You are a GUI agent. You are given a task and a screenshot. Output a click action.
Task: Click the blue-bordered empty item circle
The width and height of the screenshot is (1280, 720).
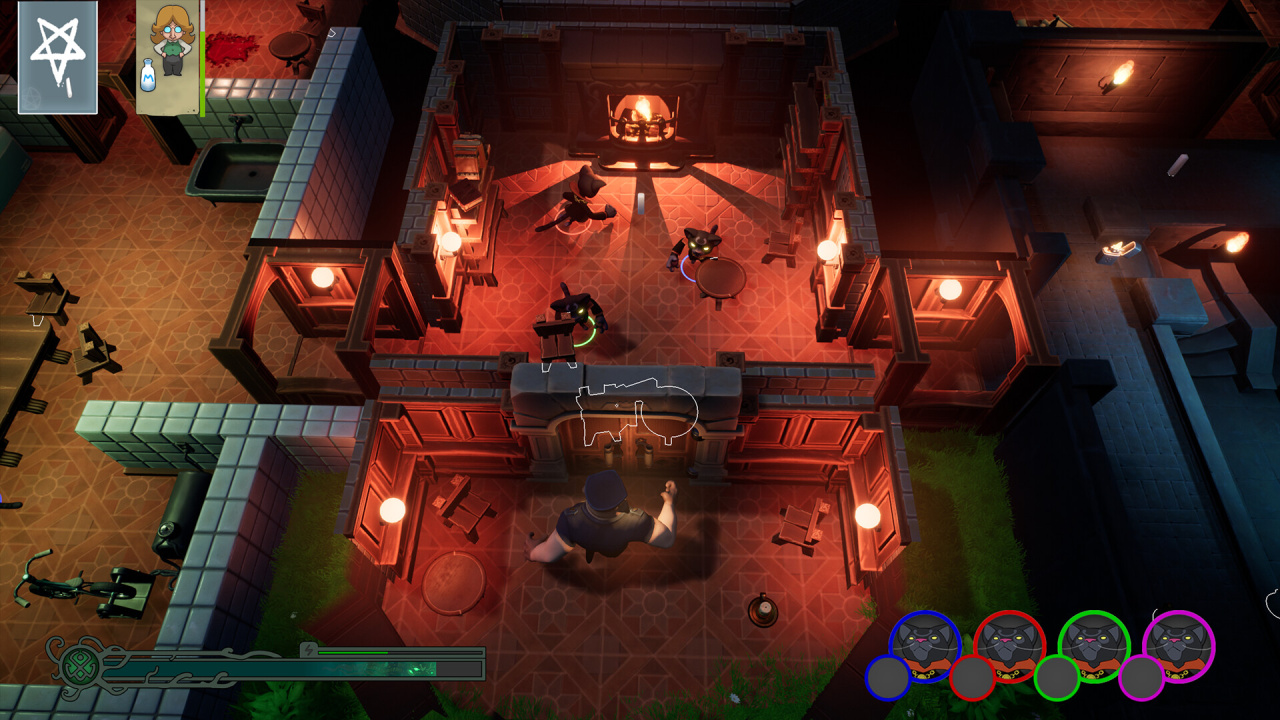click(888, 677)
